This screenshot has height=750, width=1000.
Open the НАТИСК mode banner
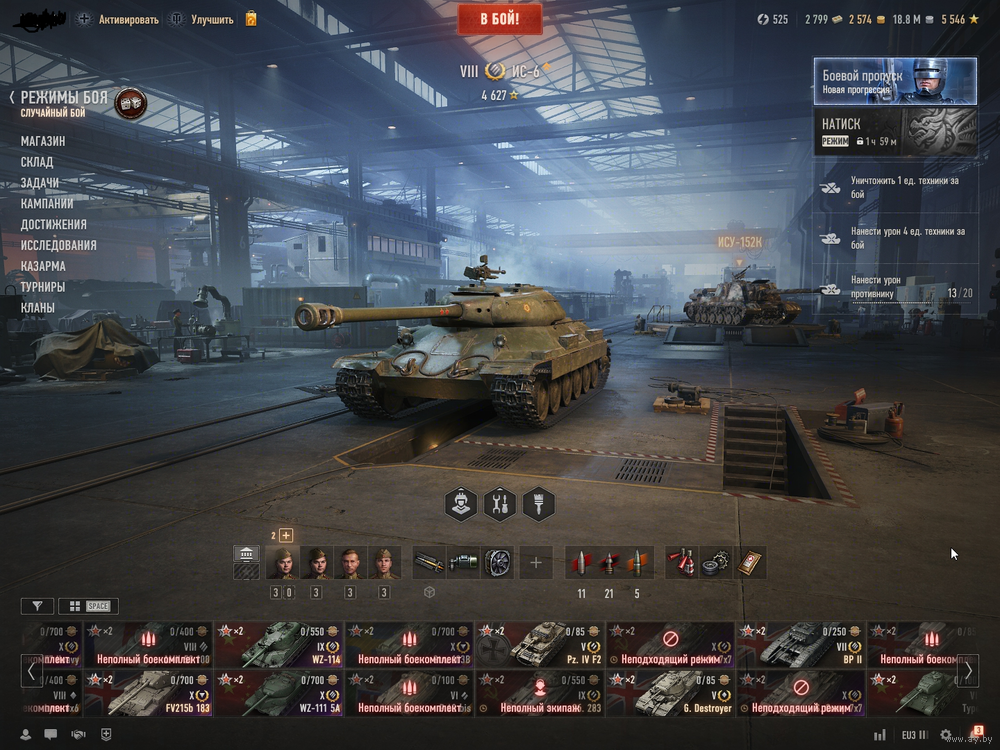[895, 131]
